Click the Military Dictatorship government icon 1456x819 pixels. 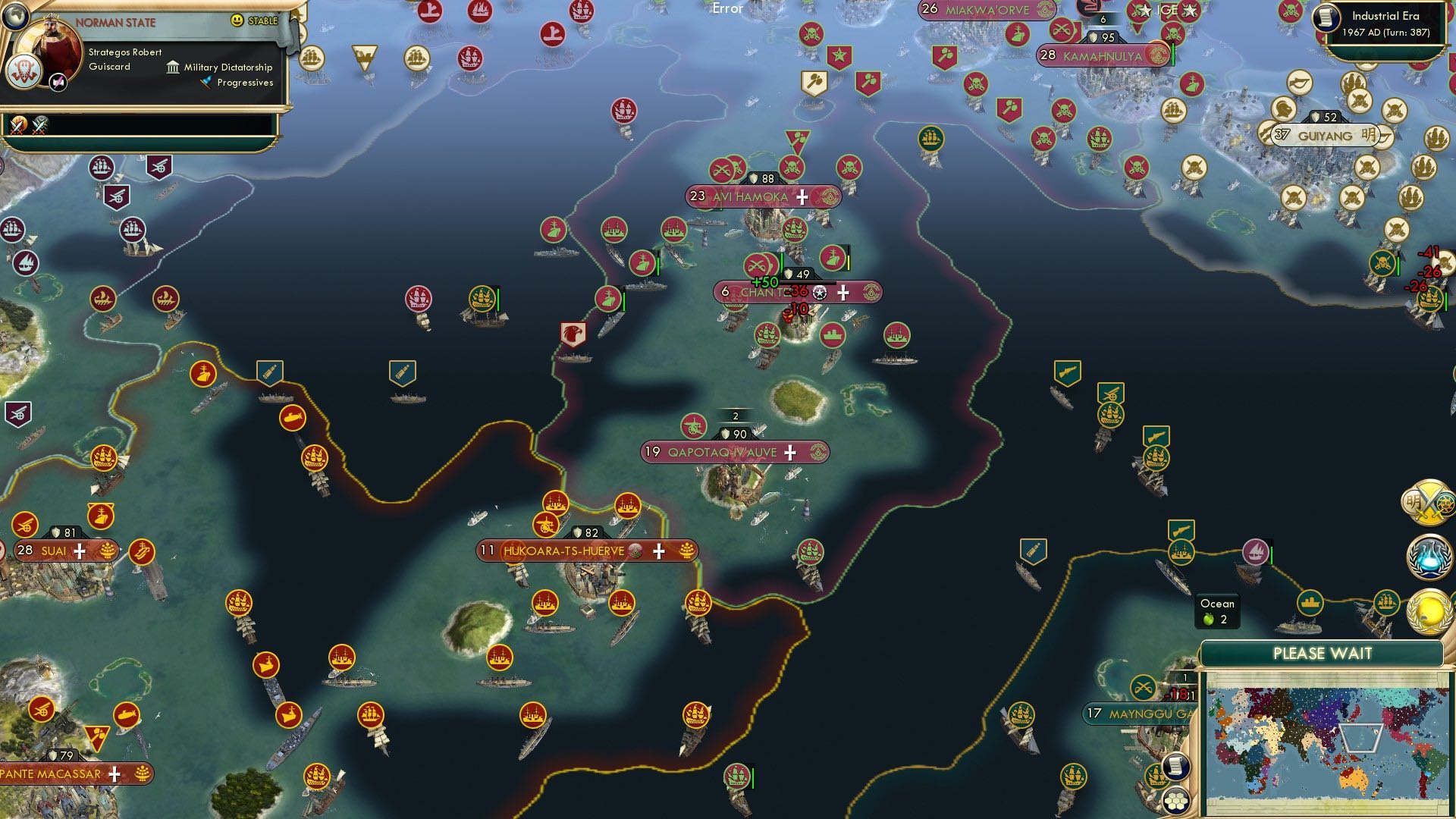click(173, 67)
